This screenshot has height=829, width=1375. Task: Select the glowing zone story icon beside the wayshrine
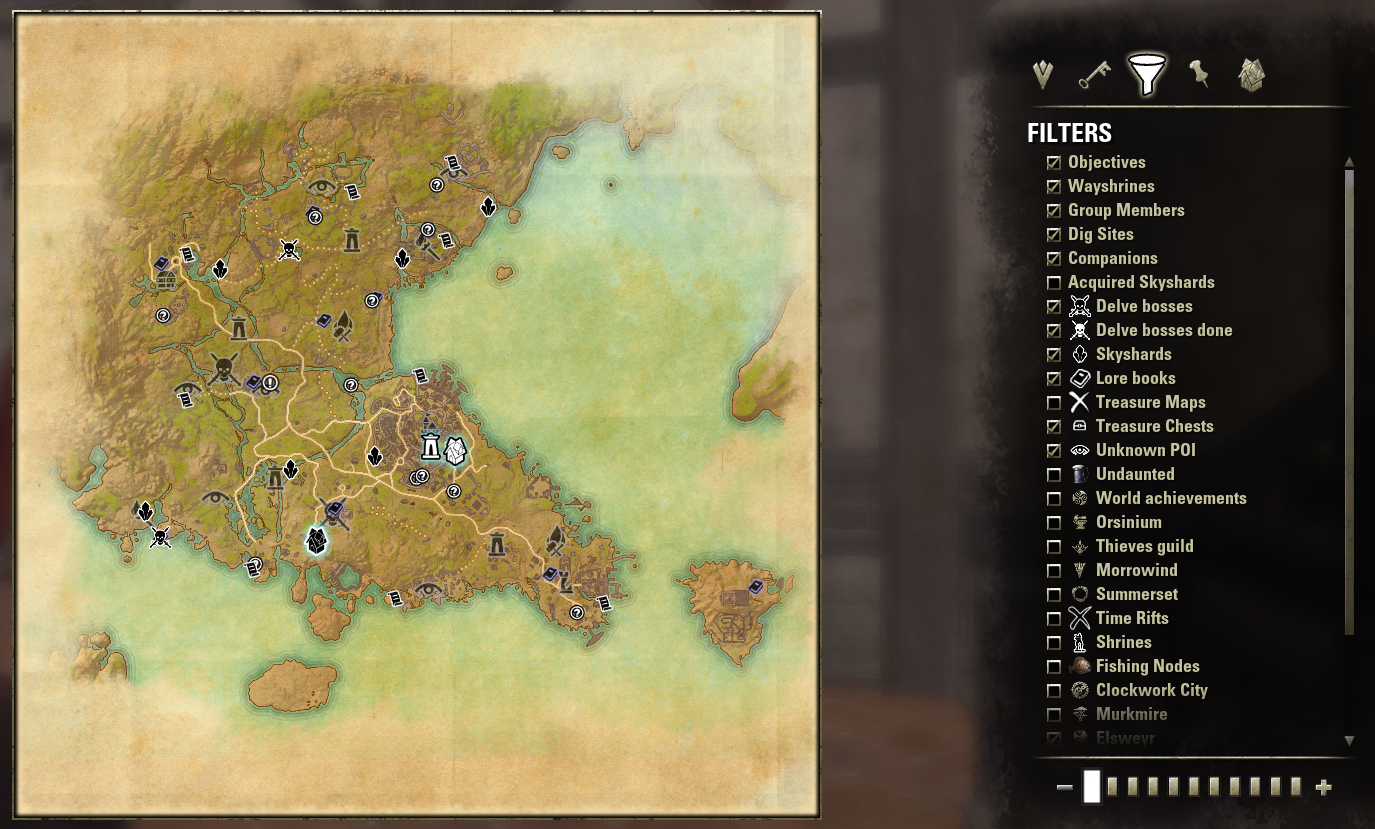coord(456,449)
